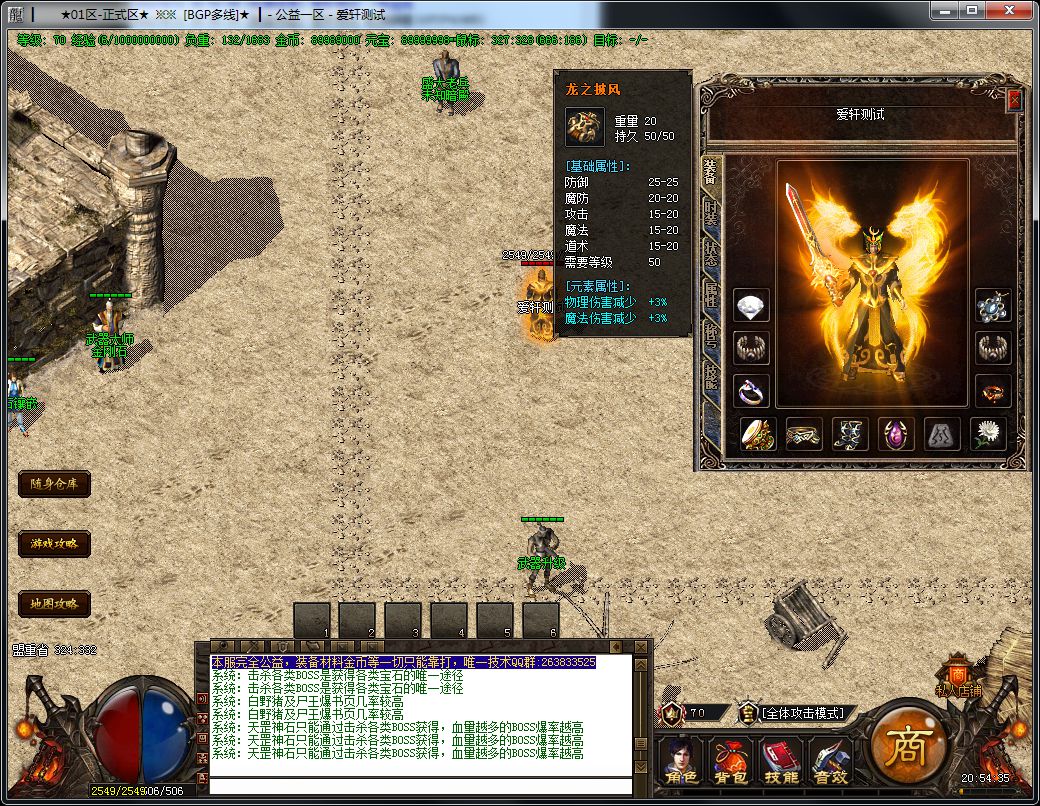Screen dimensions: 1040x806
Task: Select the white diamond equipment slot
Action: tap(752, 305)
